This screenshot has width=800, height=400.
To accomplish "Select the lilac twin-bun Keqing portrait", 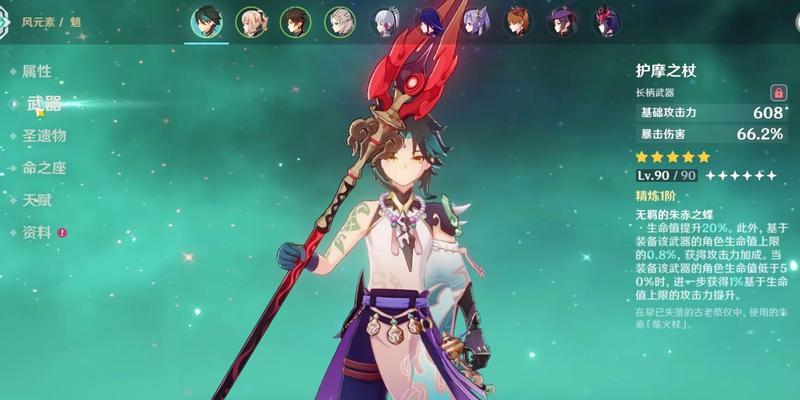I will [475, 22].
